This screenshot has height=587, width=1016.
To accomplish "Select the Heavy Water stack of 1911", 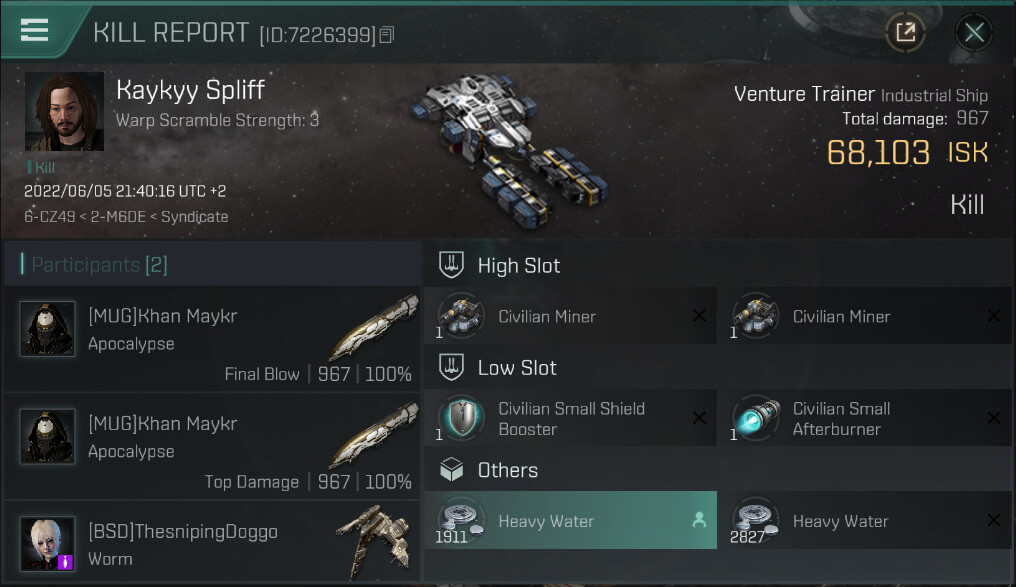I will point(570,521).
